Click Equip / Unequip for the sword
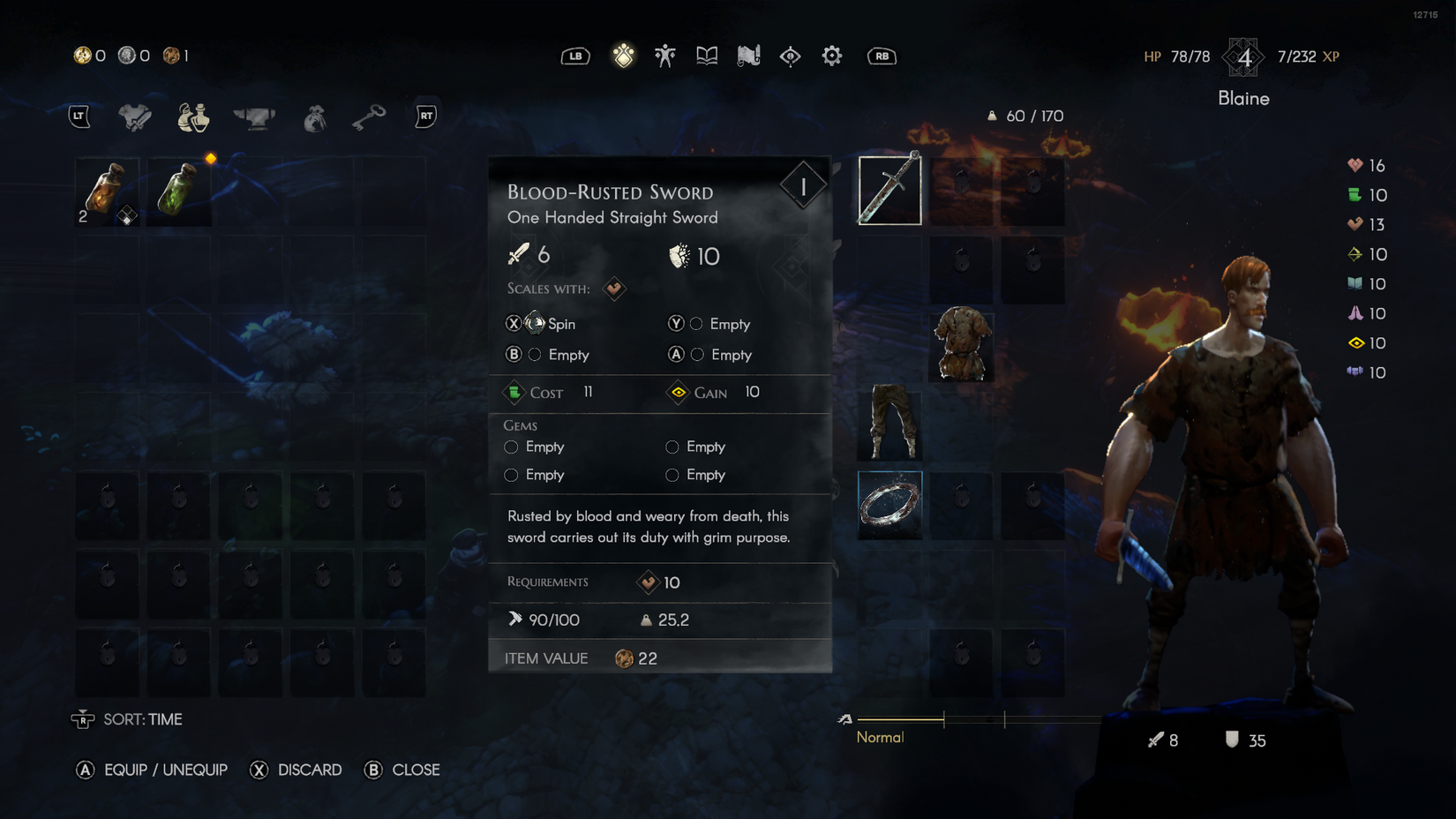 152,770
